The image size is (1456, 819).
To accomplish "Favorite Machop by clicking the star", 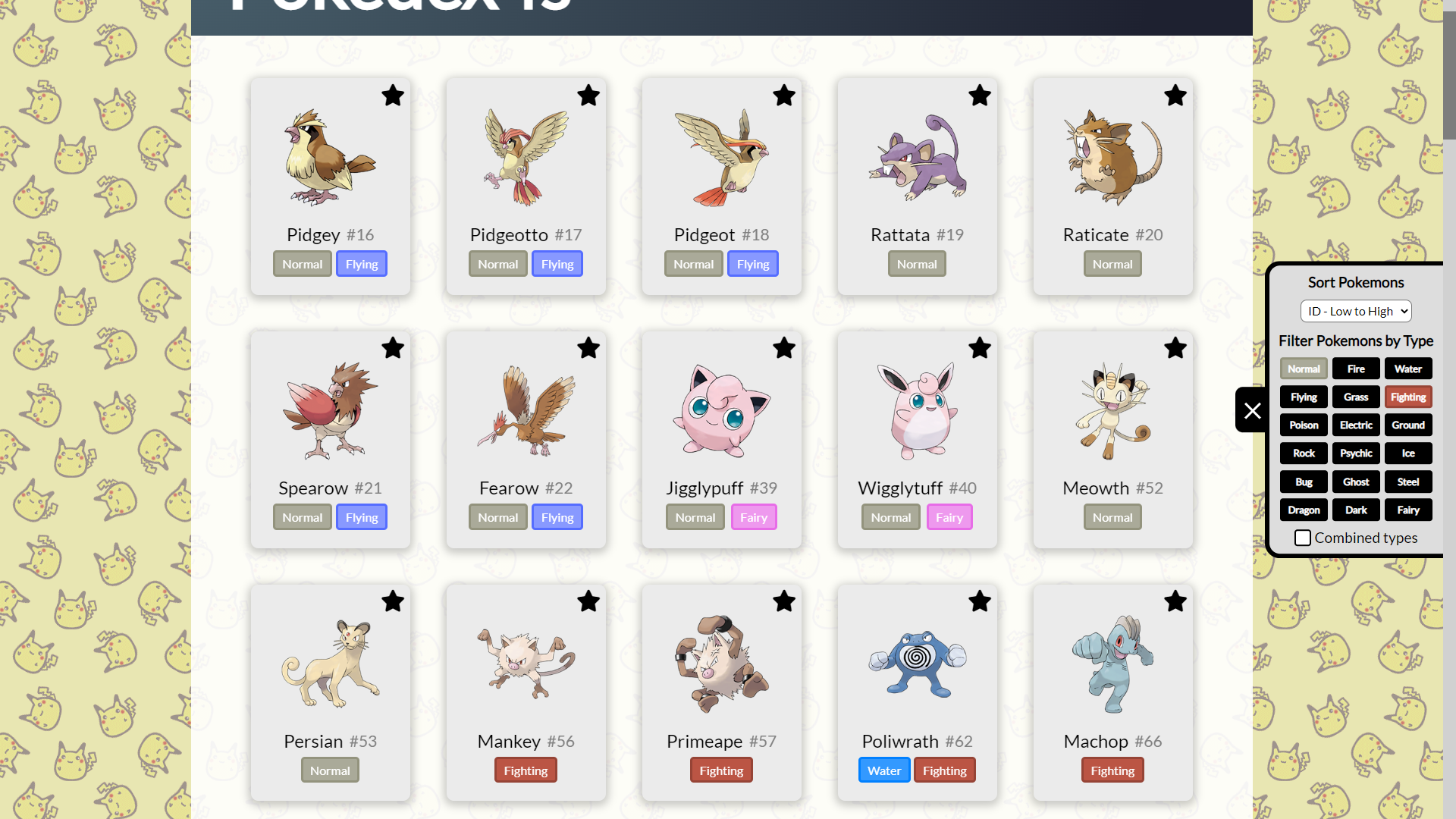I will (x=1175, y=601).
